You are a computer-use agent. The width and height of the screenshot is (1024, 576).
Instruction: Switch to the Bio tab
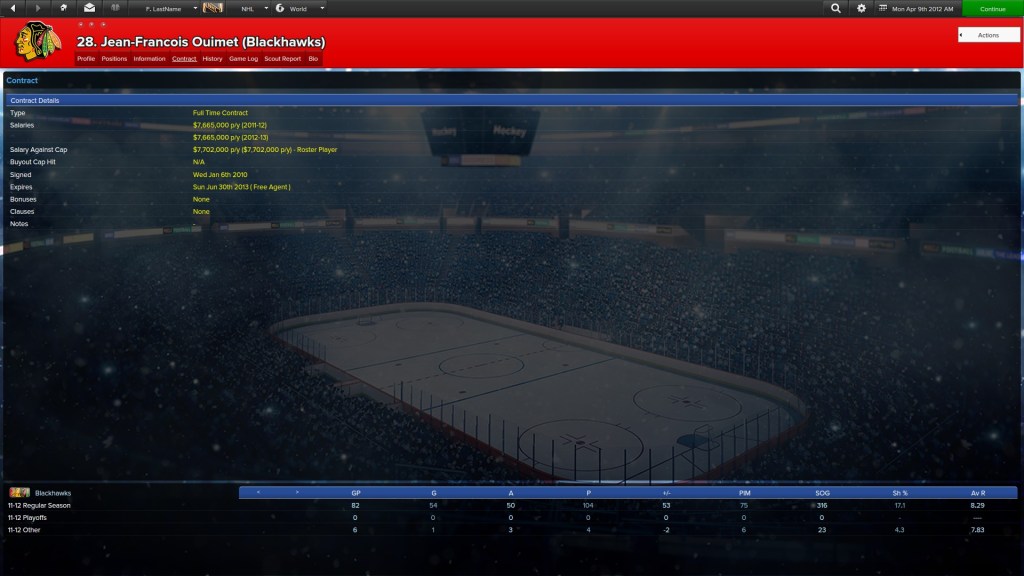[x=313, y=59]
